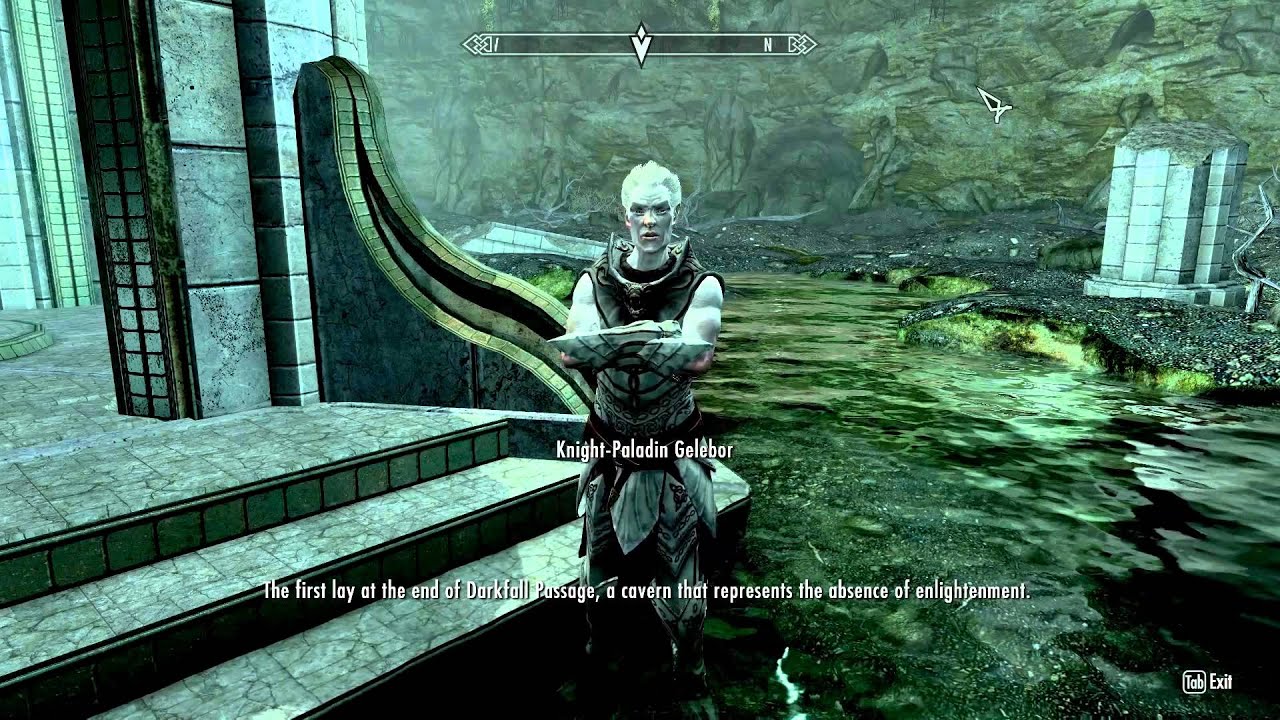This screenshot has width=1280, height=720.
Task: Click the white cursor arrow near the cliff
Action: (x=994, y=104)
